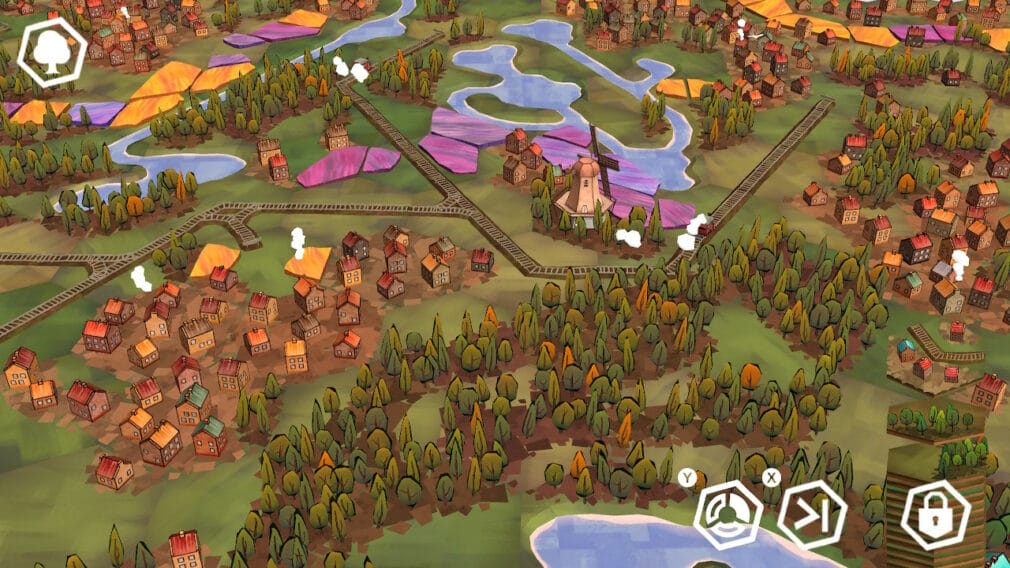The image size is (1010, 568).
Task: Toggle the padlock hexagon button
Action: (x=935, y=515)
